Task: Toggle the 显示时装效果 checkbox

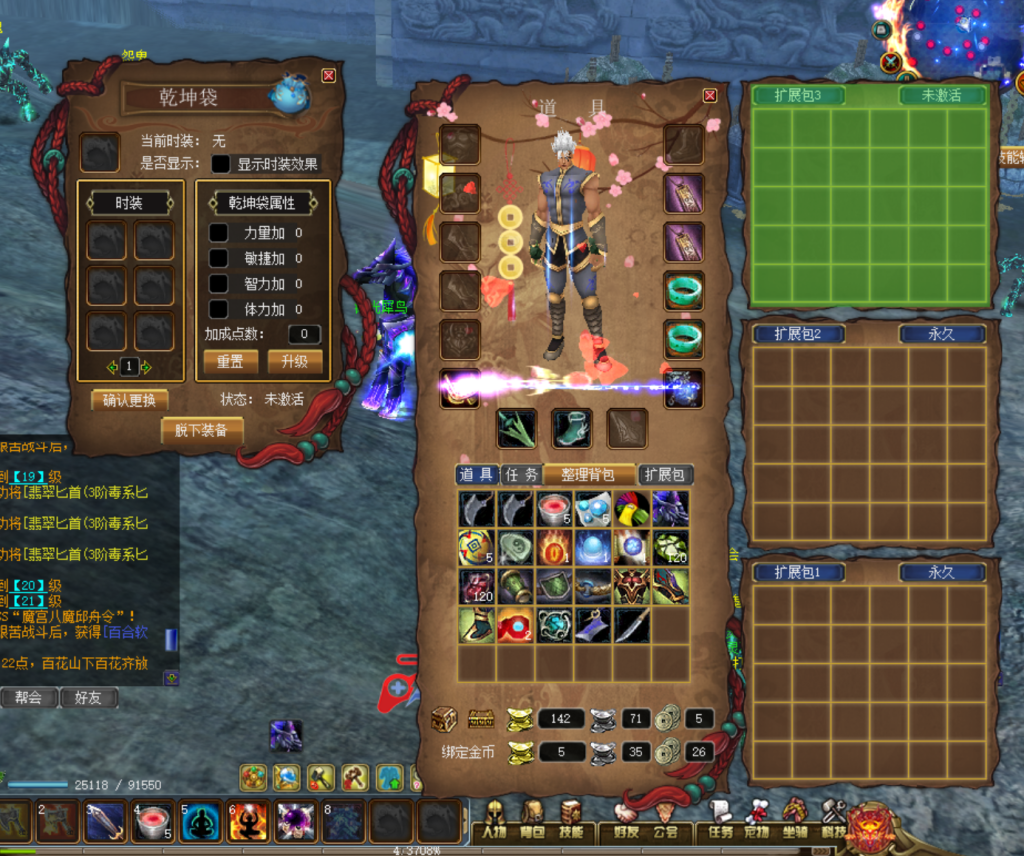Action: click(x=220, y=164)
